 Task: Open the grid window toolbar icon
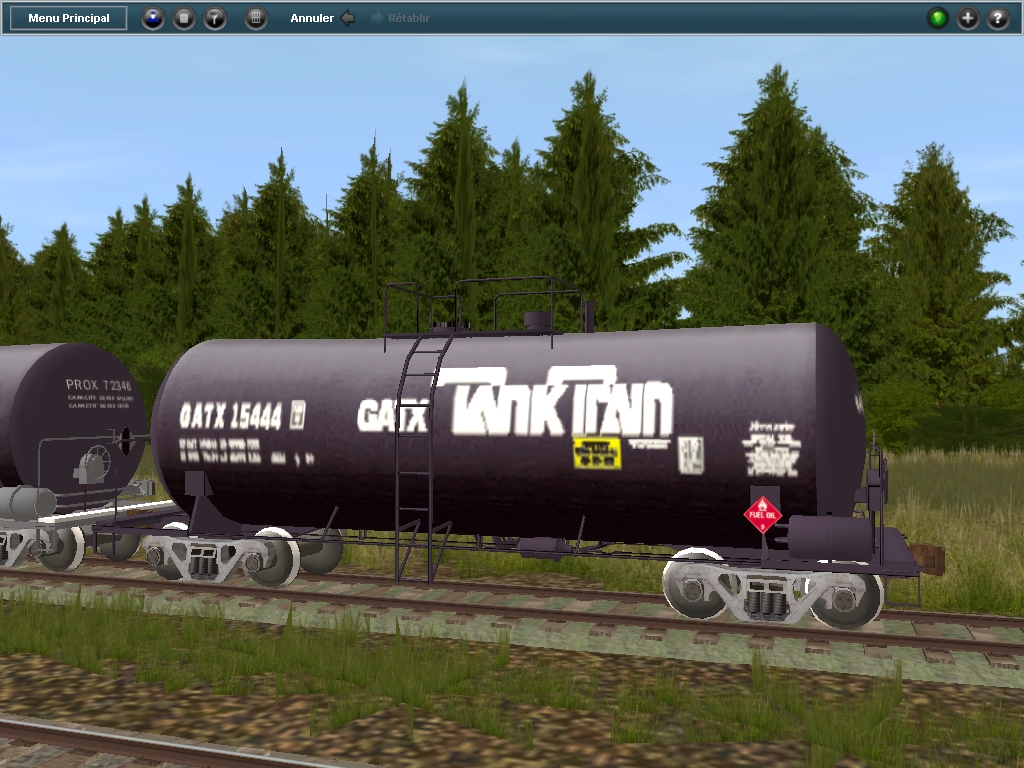(x=256, y=18)
